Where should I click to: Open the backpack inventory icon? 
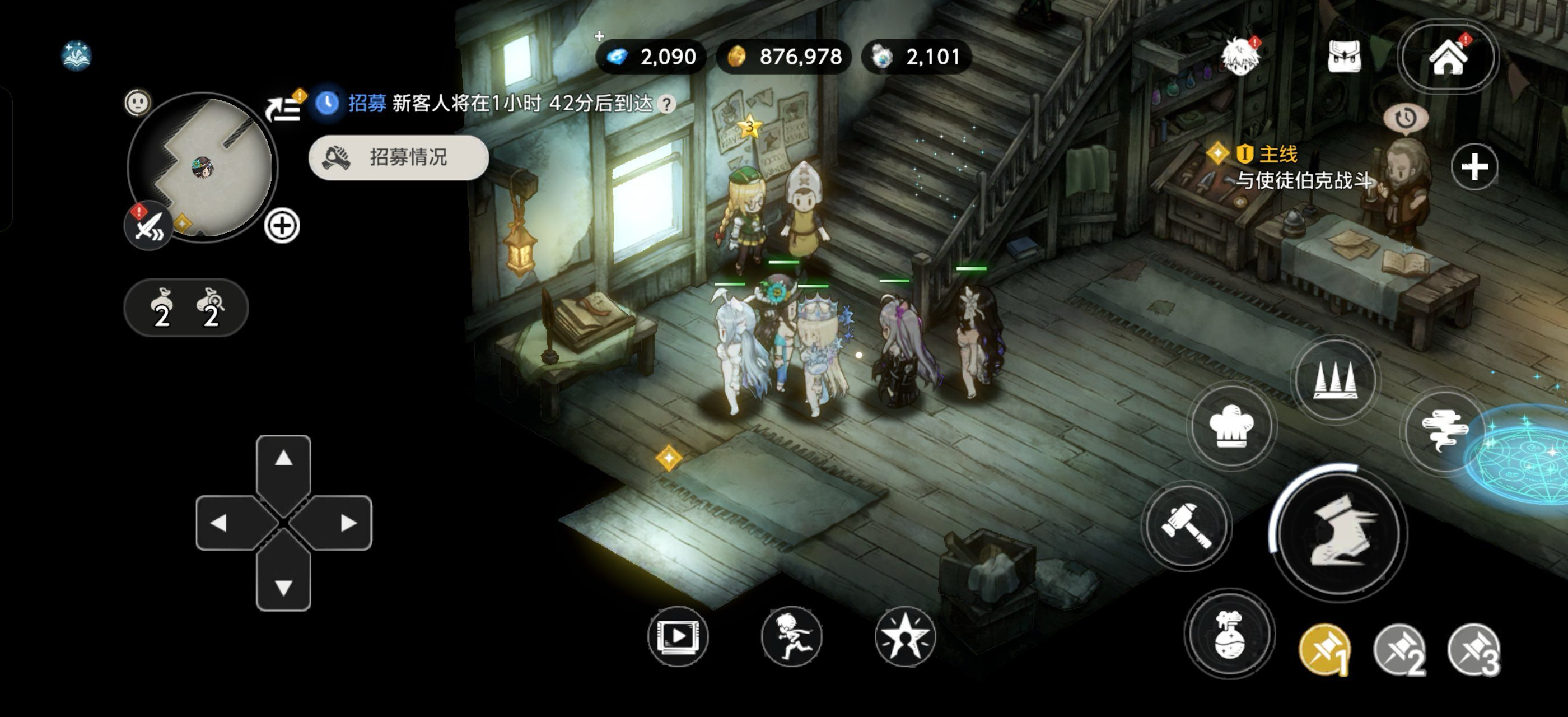(x=1343, y=57)
